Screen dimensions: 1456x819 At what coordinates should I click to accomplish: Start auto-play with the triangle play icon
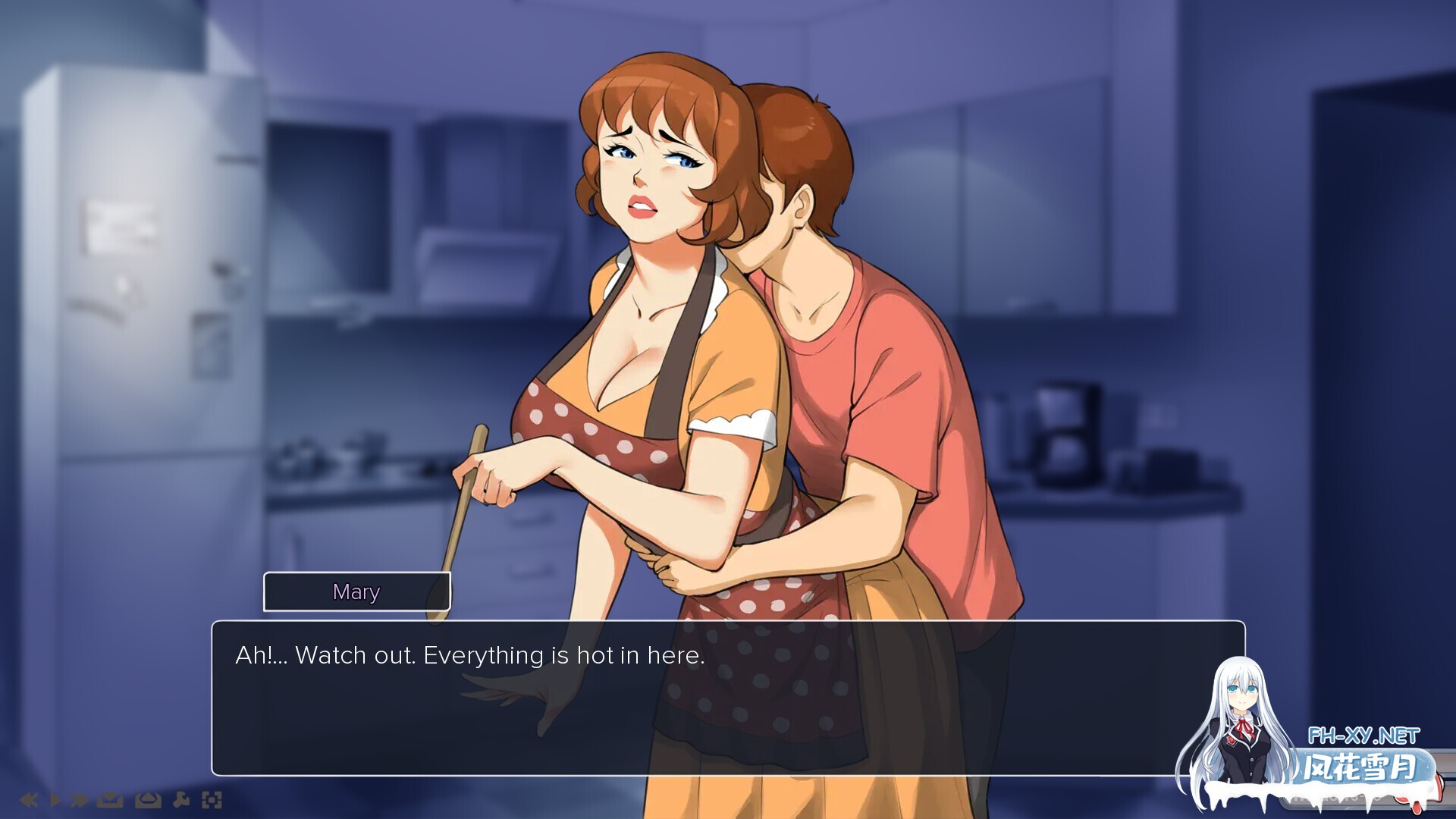55,799
